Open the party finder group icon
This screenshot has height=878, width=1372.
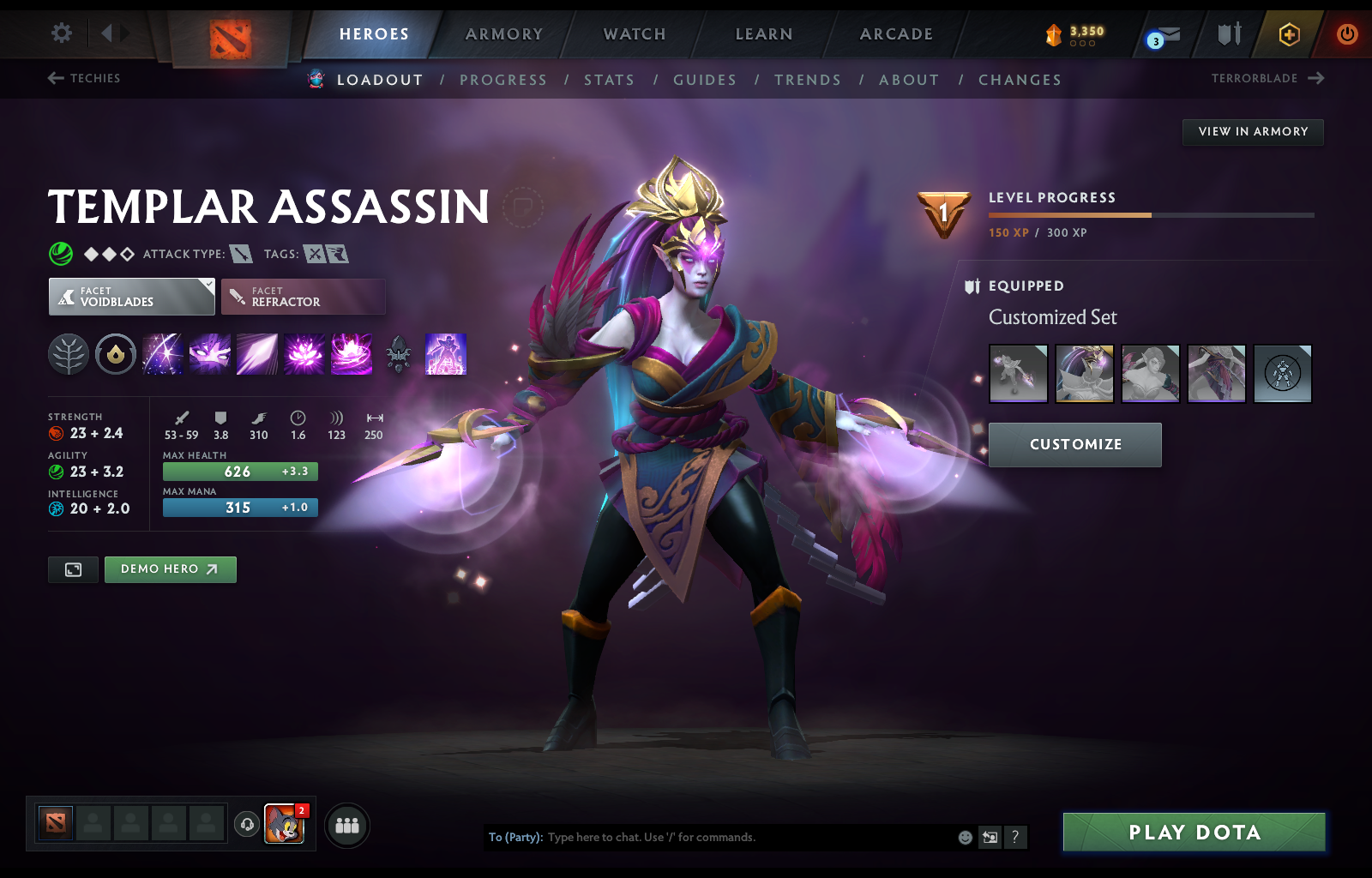(346, 826)
